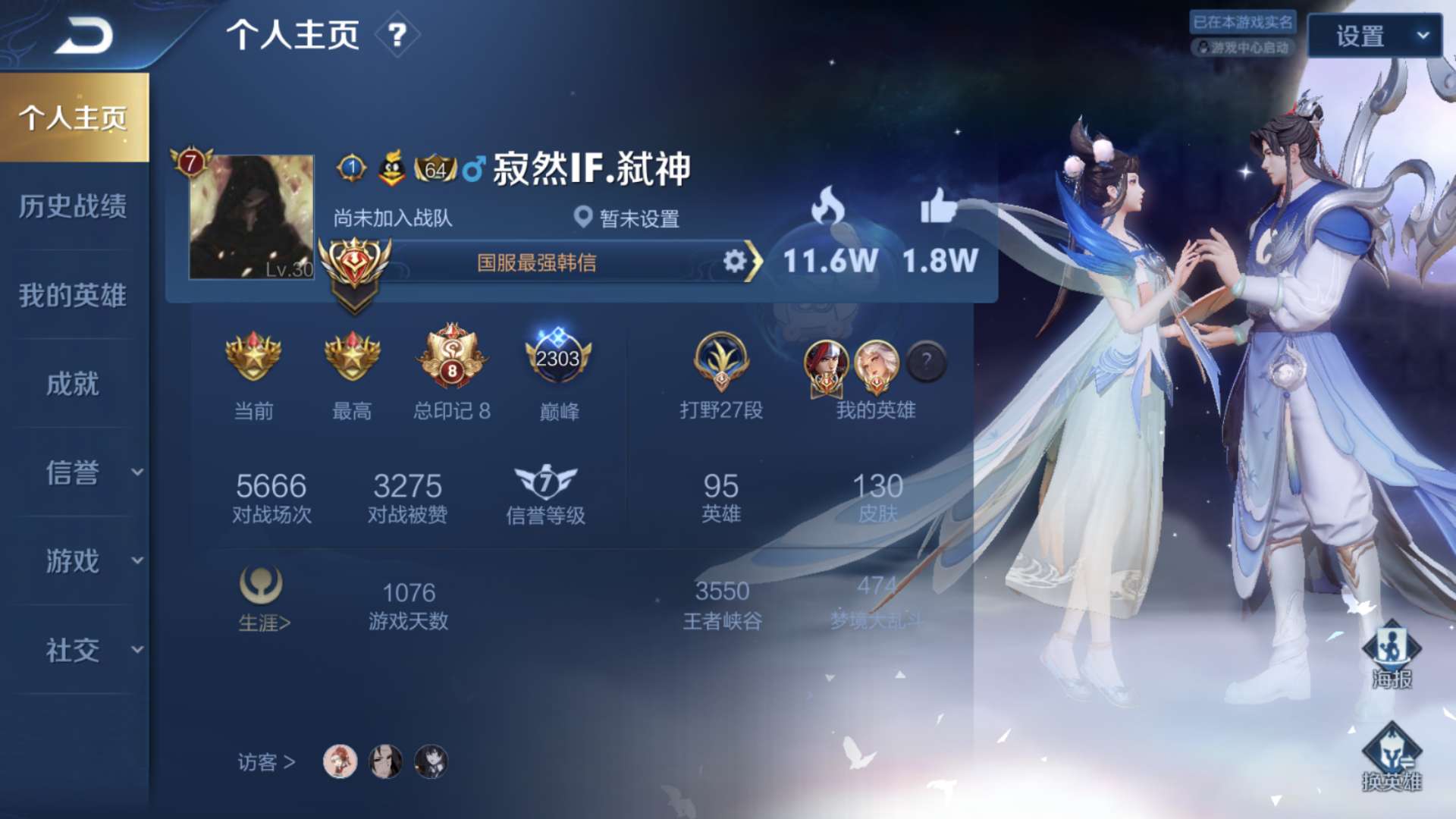Click the location pin before 暂未设置
Viewport: 1456px width, 819px height.
click(x=582, y=218)
